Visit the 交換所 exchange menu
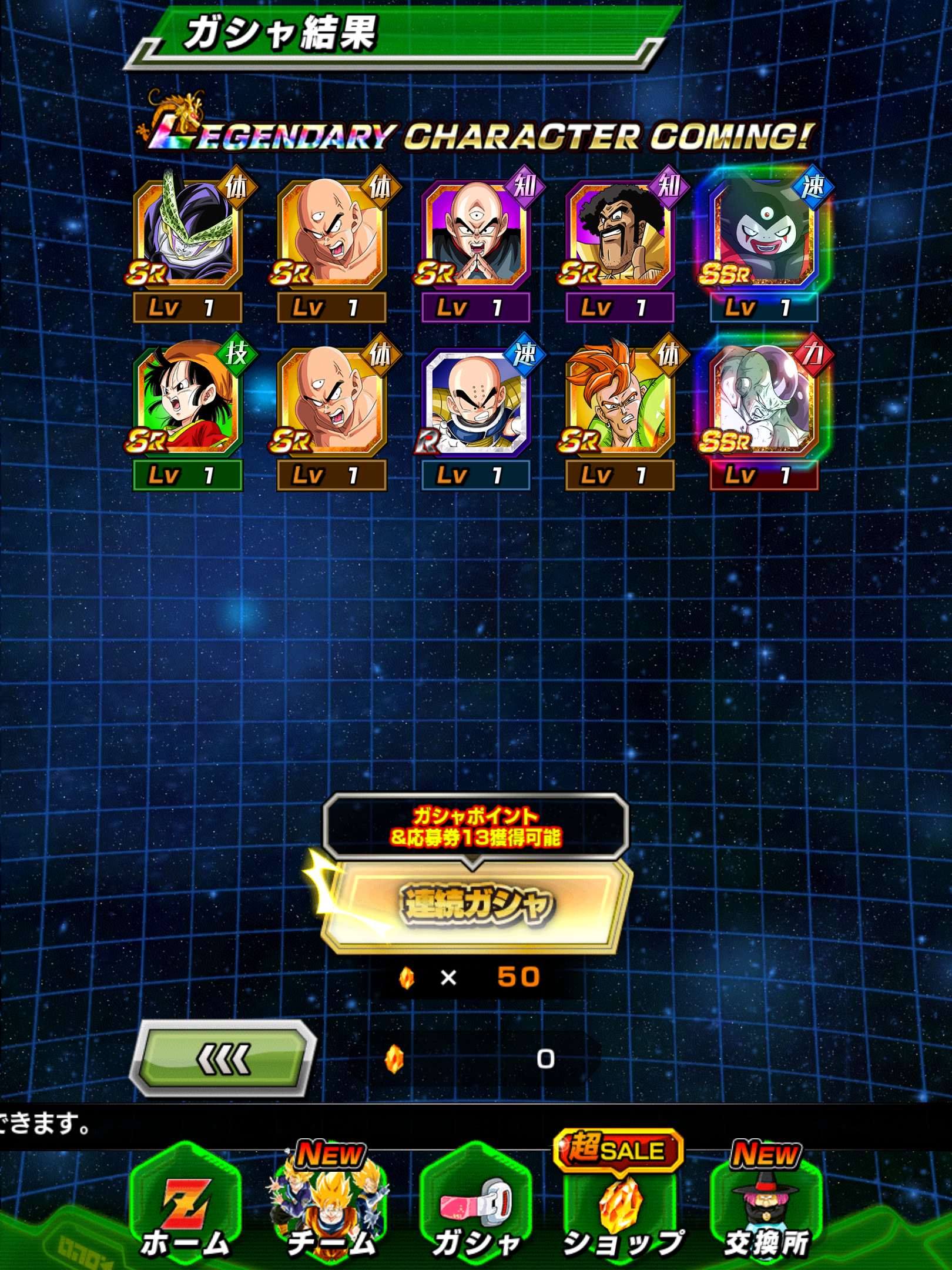 pos(766,1205)
